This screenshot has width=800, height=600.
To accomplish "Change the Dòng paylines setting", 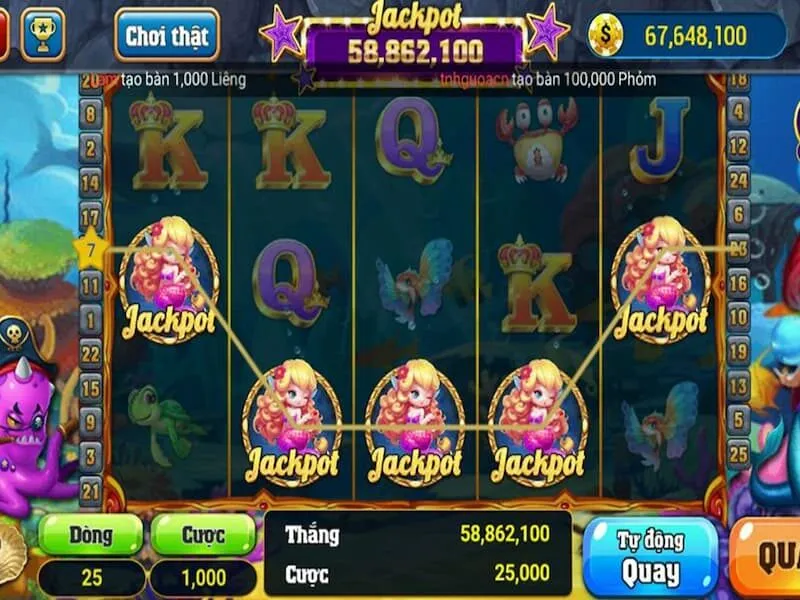I will 91,535.
